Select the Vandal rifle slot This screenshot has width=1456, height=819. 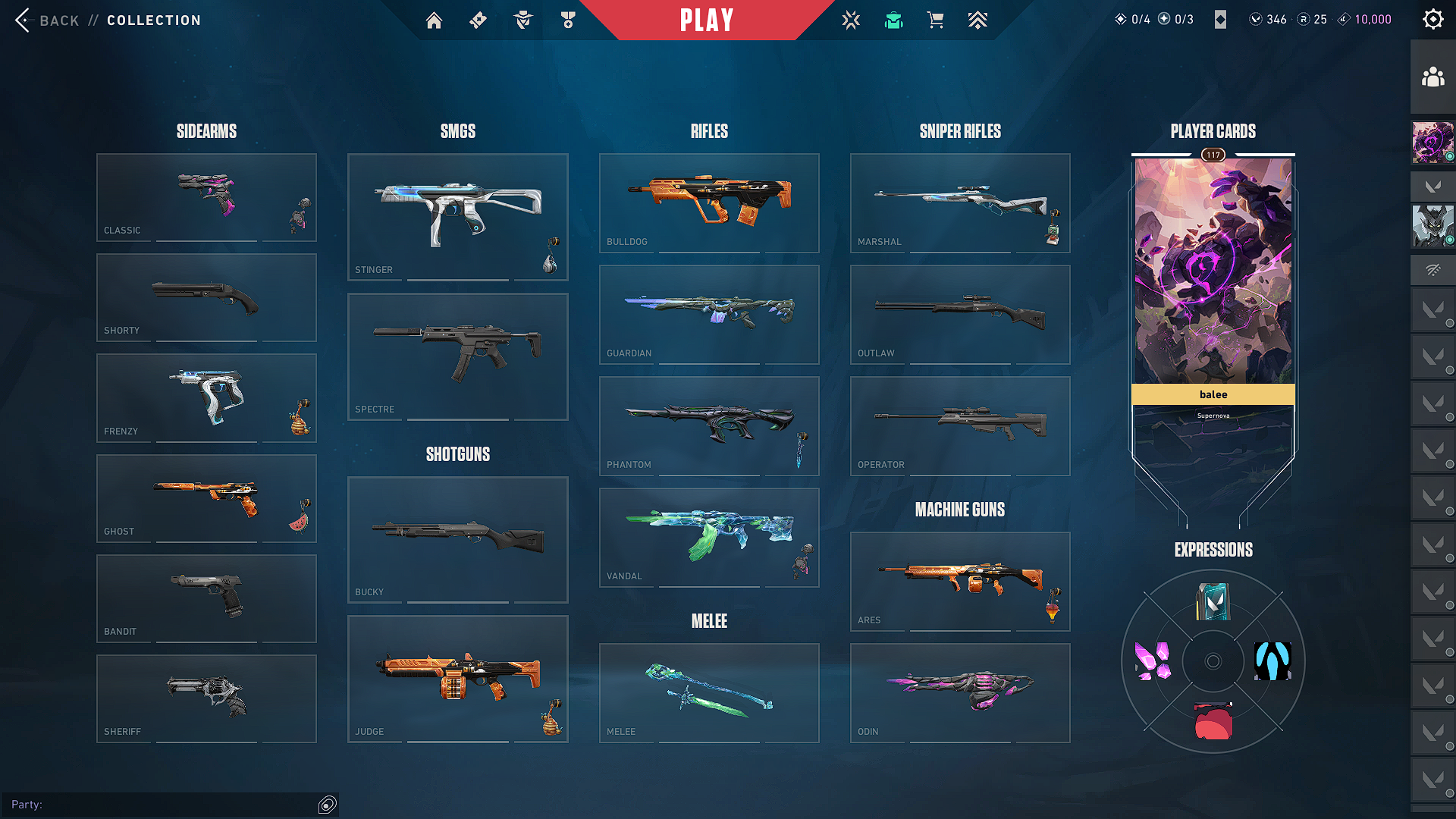(x=708, y=537)
